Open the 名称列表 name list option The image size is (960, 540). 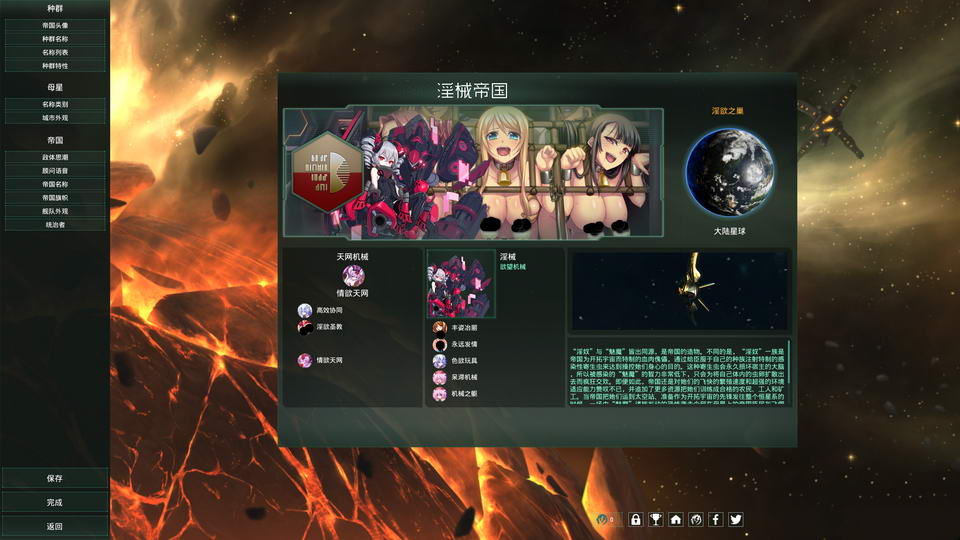pos(55,52)
